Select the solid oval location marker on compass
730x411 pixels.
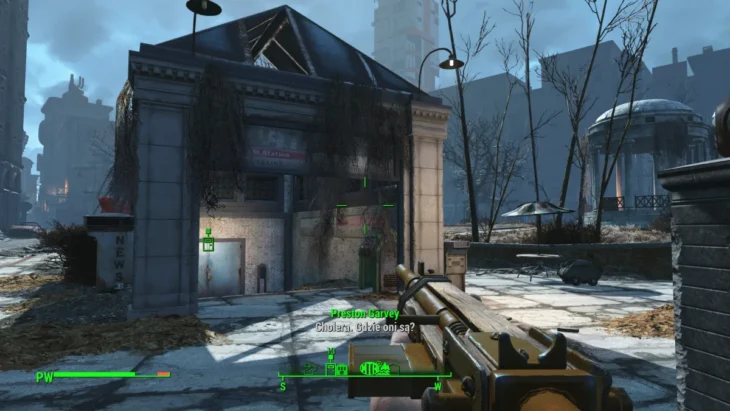point(368,368)
